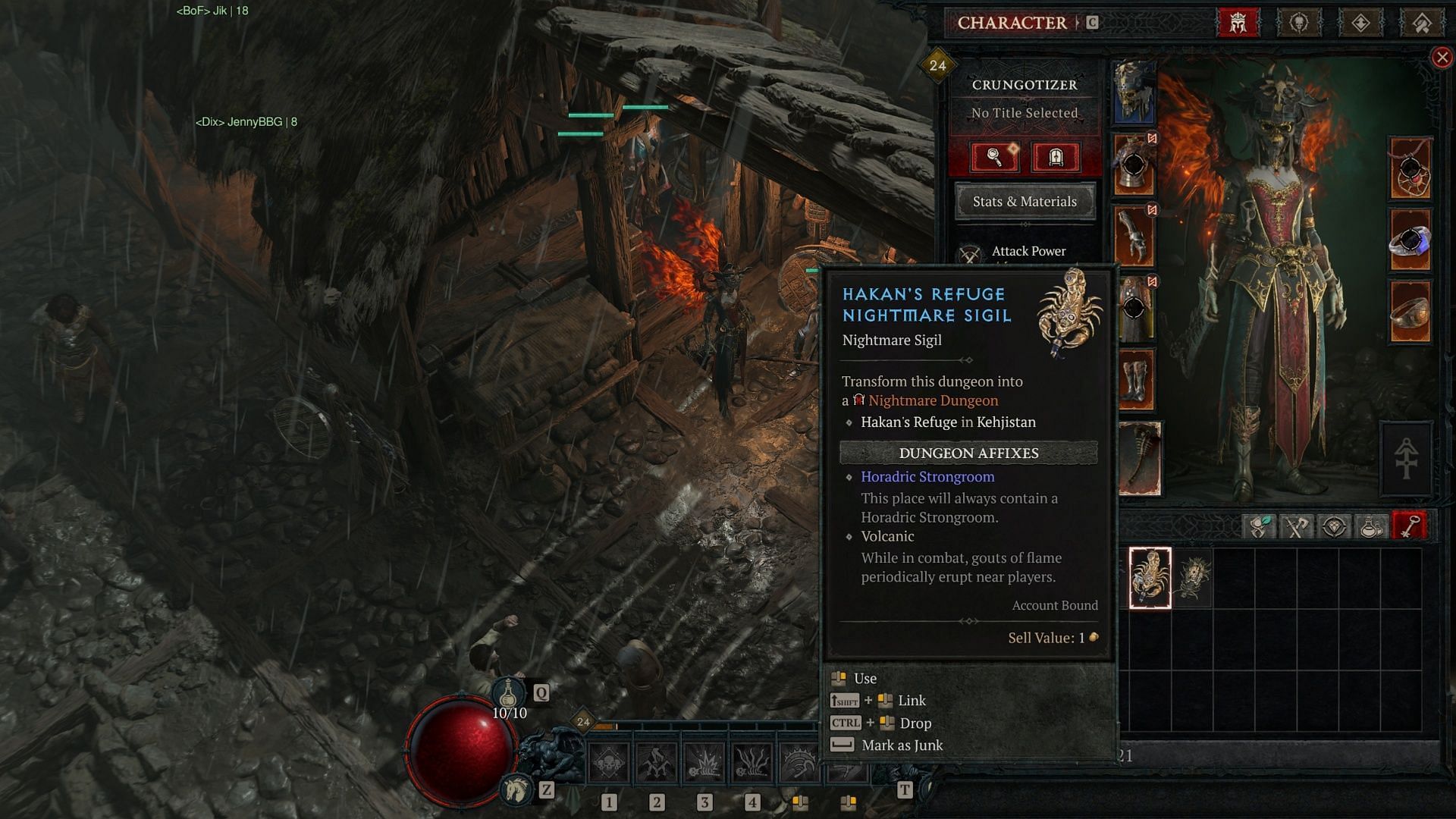Screen dimensions: 1456x819
Task: Open the rightmost top tab with chevron-tile icon
Action: pos(1422,23)
